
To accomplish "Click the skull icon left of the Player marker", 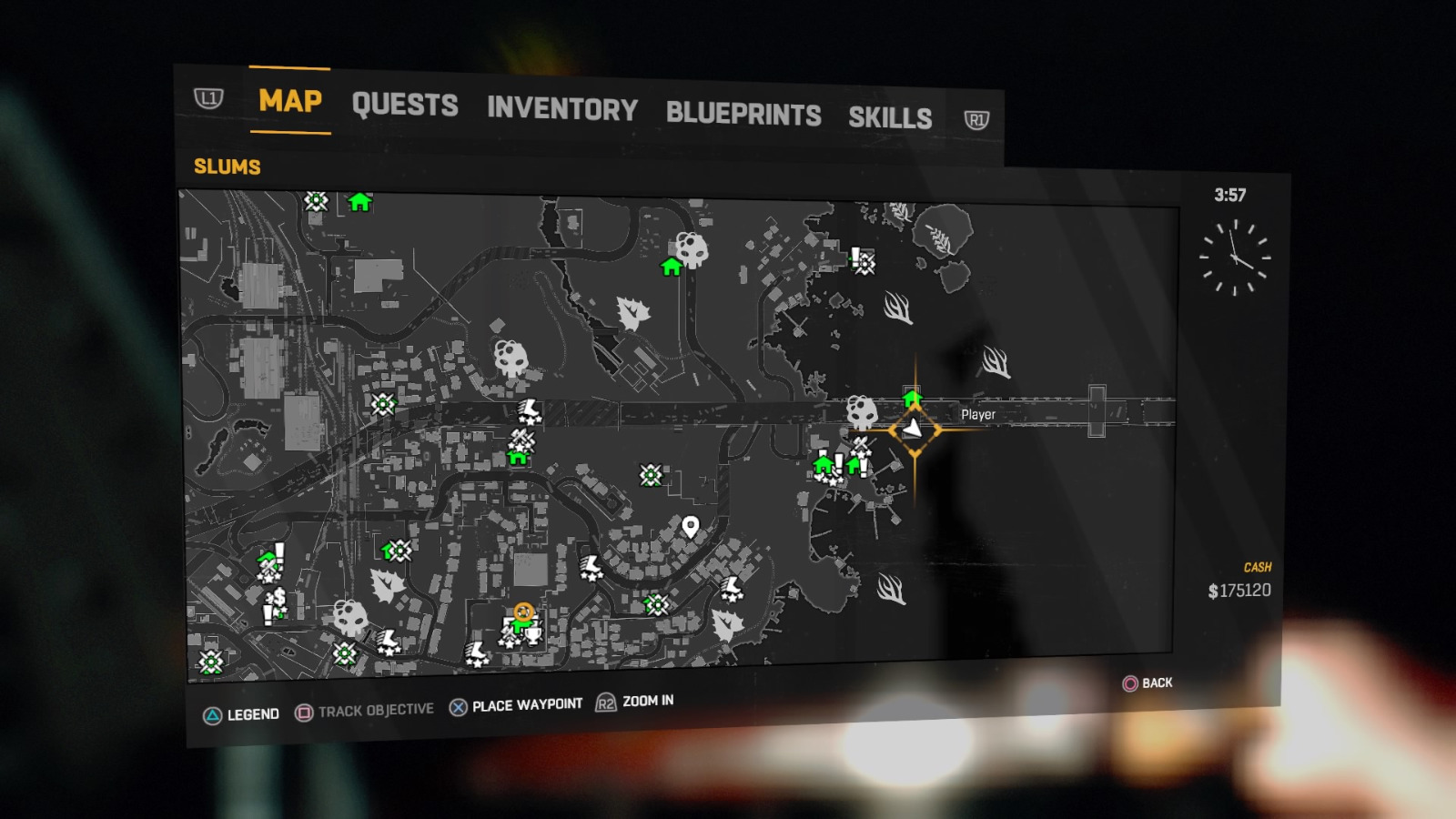I will click(861, 411).
